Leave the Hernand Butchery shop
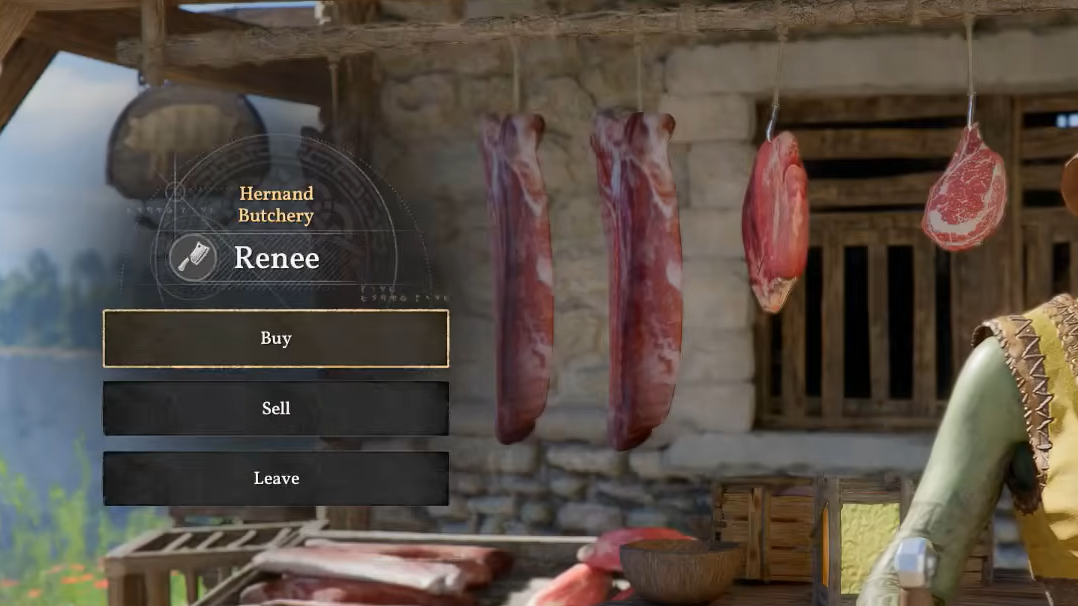The image size is (1078, 606). pyautogui.click(x=276, y=478)
